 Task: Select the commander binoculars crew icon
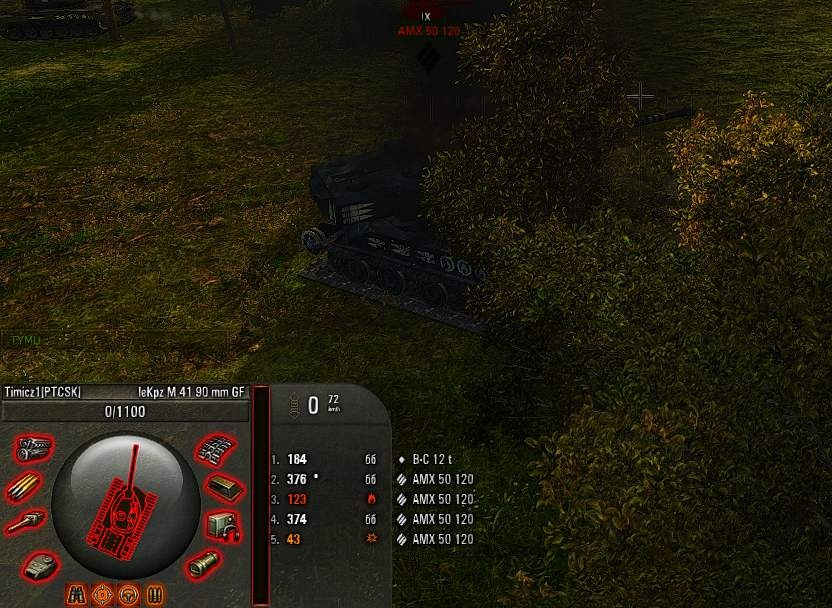pyautogui.click(x=76, y=595)
